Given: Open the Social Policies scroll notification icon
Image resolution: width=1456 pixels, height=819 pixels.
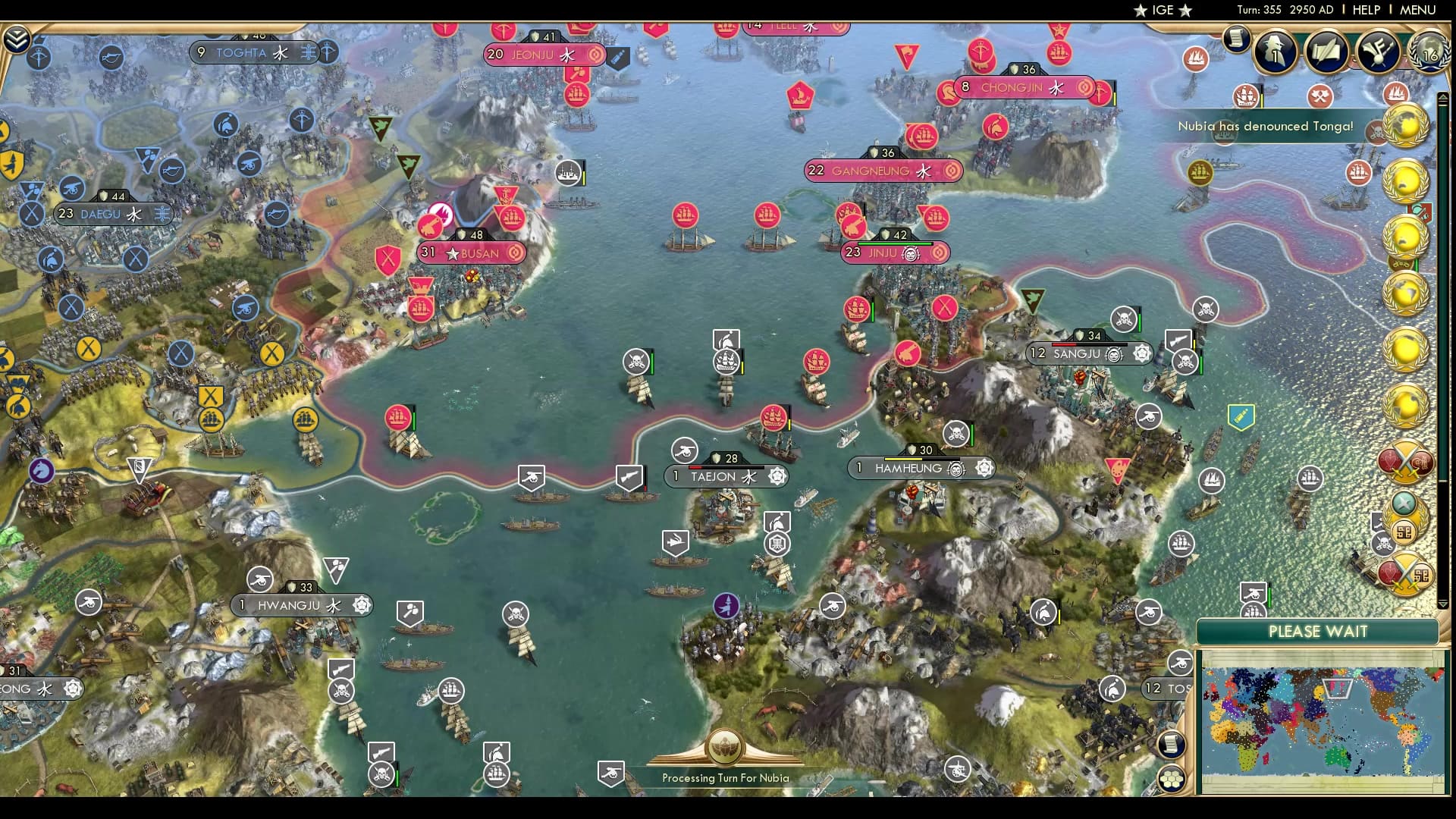Looking at the screenshot, I should point(1326,52).
